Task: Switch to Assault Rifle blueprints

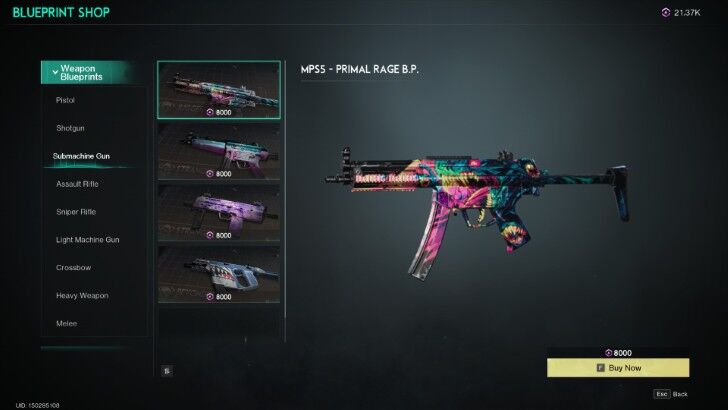Action: (77, 184)
